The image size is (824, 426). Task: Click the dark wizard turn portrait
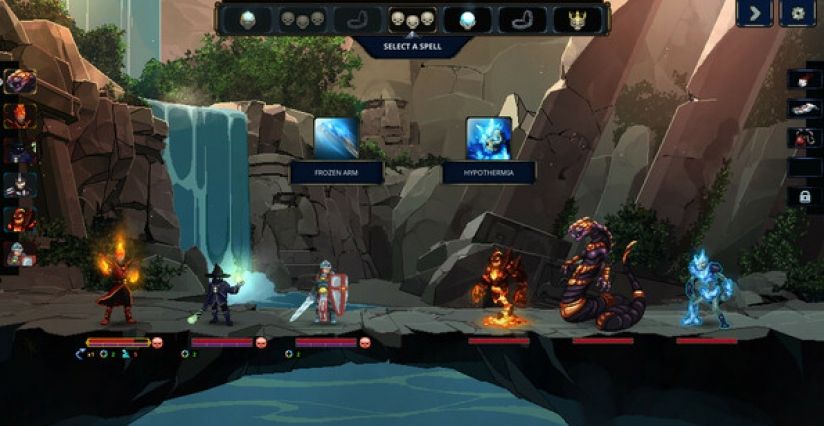20,150
